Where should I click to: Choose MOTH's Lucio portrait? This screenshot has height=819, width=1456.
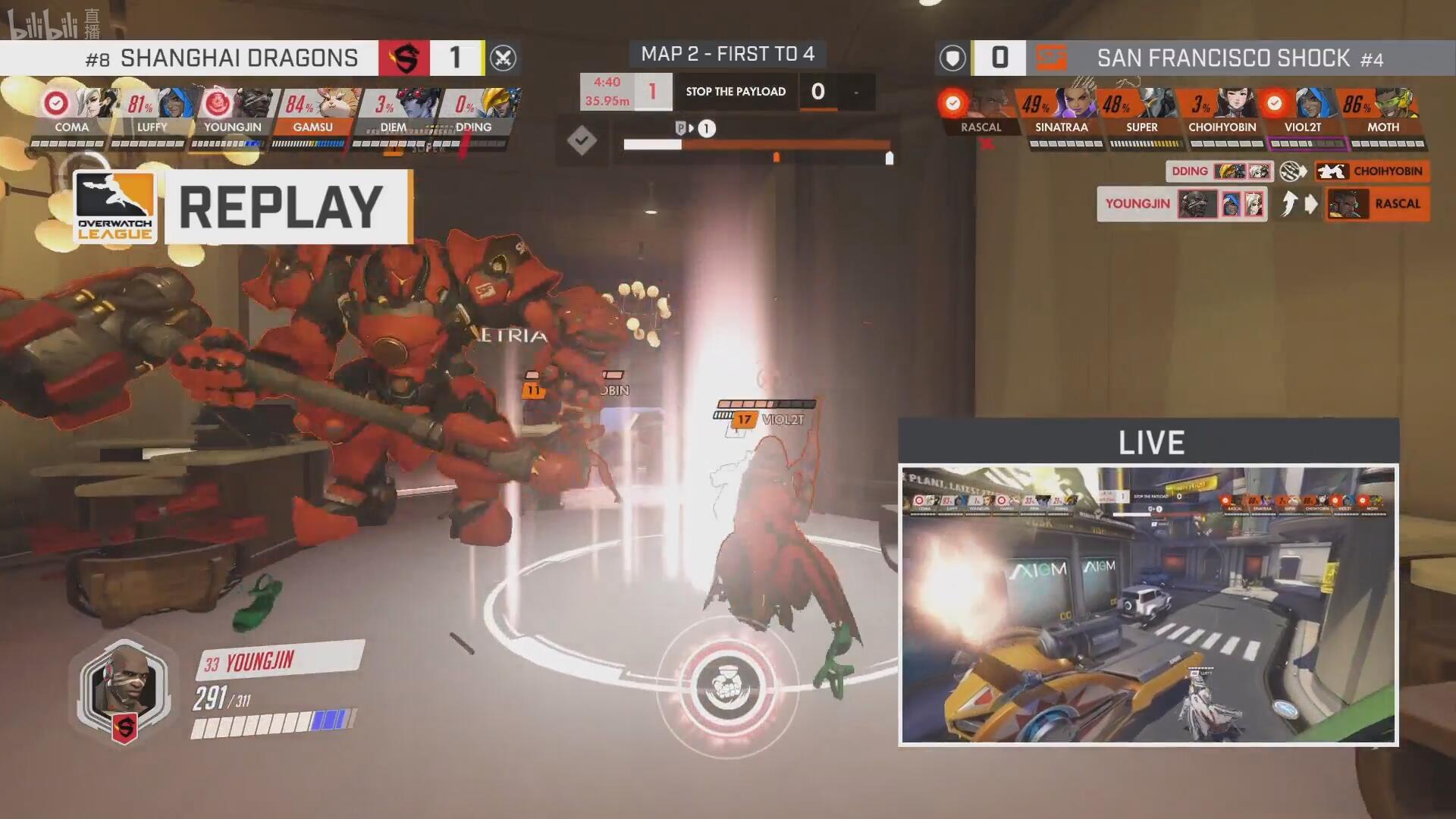1398,102
